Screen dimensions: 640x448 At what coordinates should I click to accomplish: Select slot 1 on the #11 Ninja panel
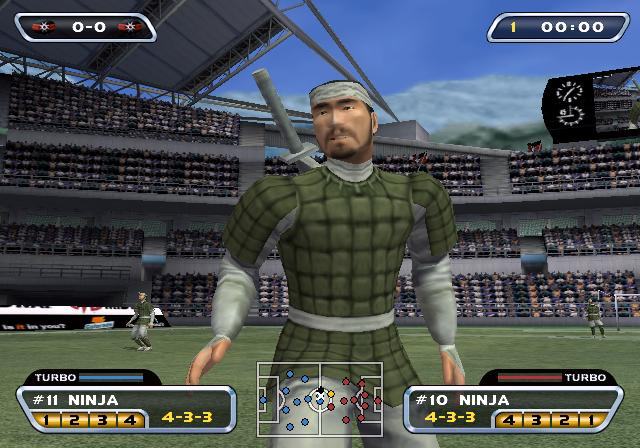pyautogui.click(x=48, y=420)
